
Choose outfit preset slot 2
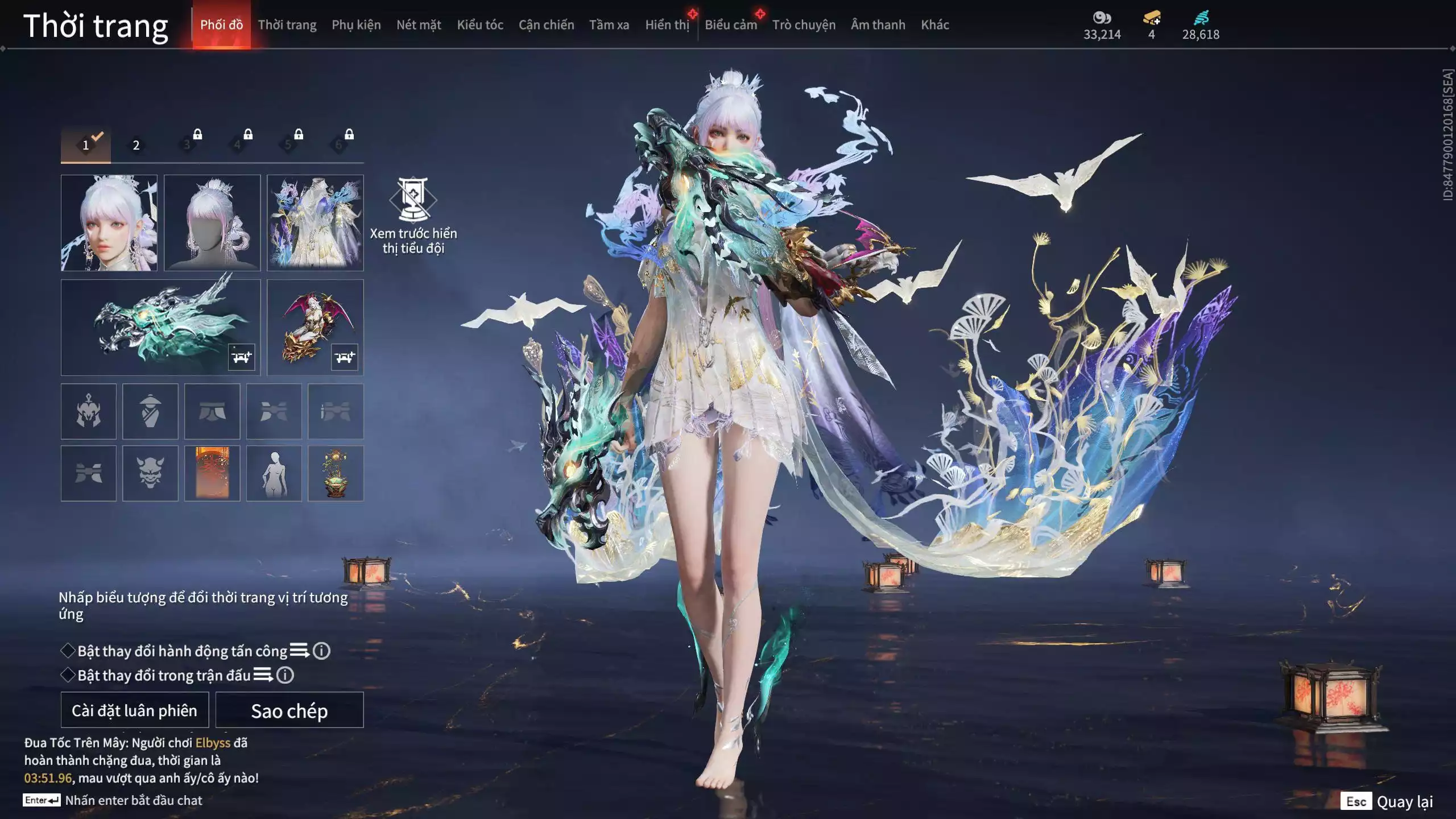click(x=136, y=146)
